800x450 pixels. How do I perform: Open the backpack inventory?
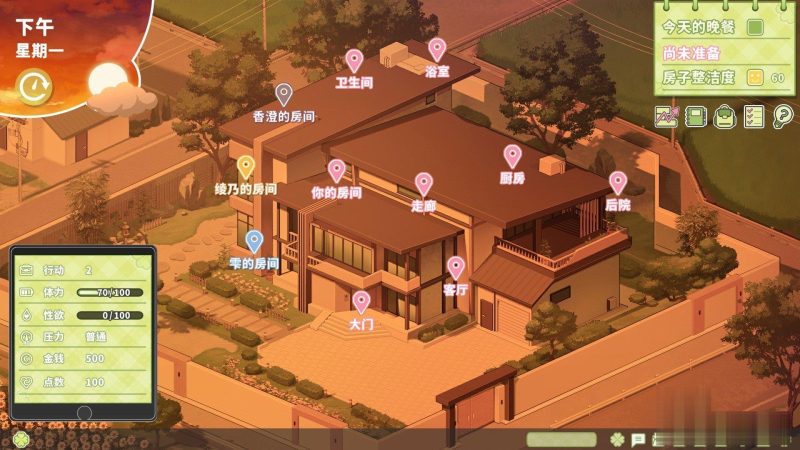725,117
